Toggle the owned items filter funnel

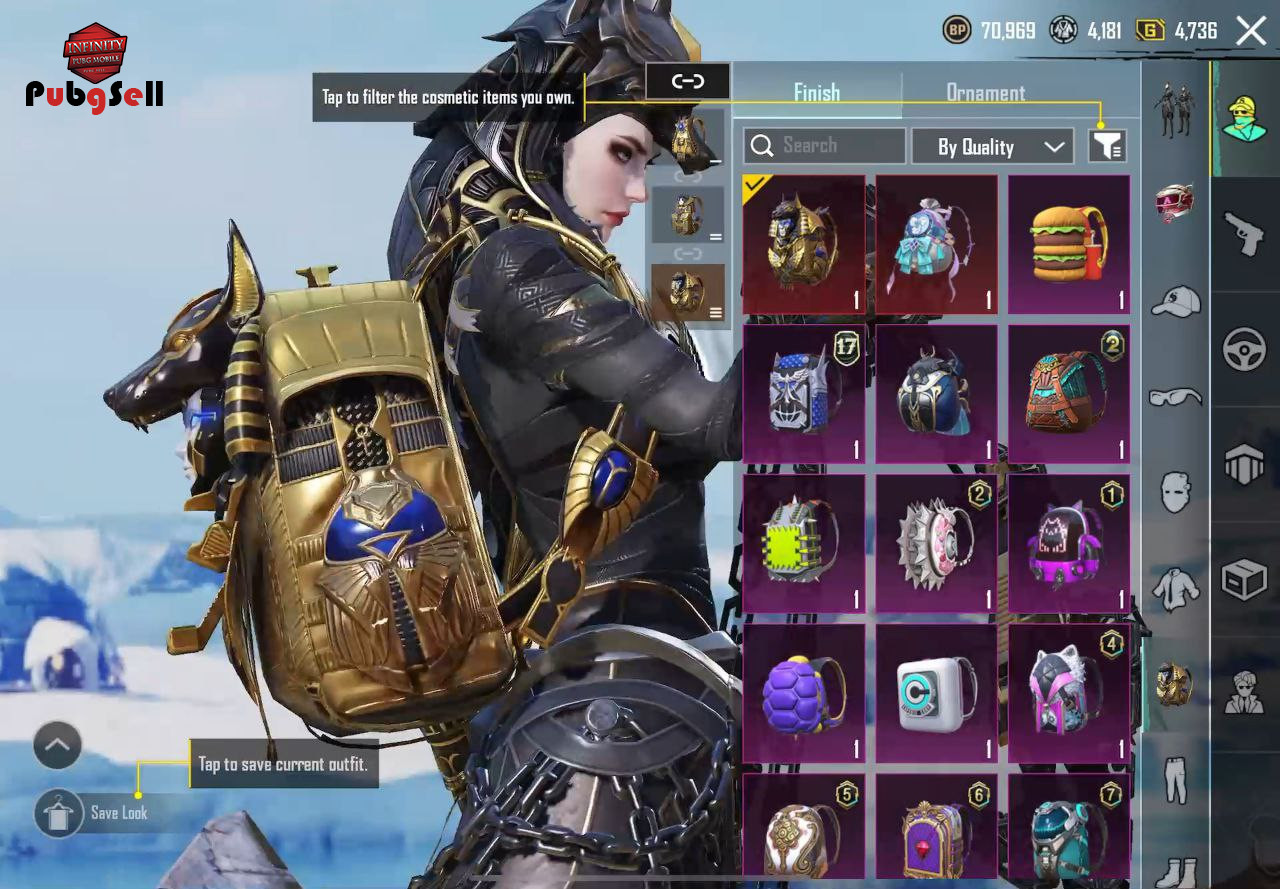point(1107,147)
